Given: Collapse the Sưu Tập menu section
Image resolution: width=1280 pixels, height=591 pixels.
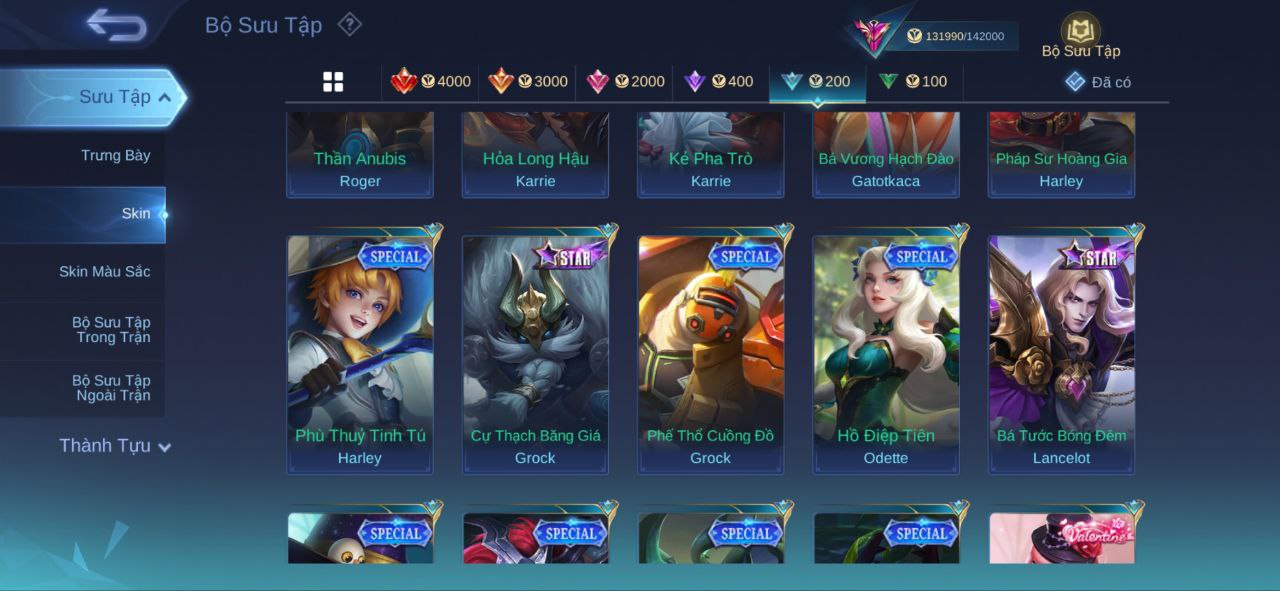Looking at the screenshot, I should point(164,97).
